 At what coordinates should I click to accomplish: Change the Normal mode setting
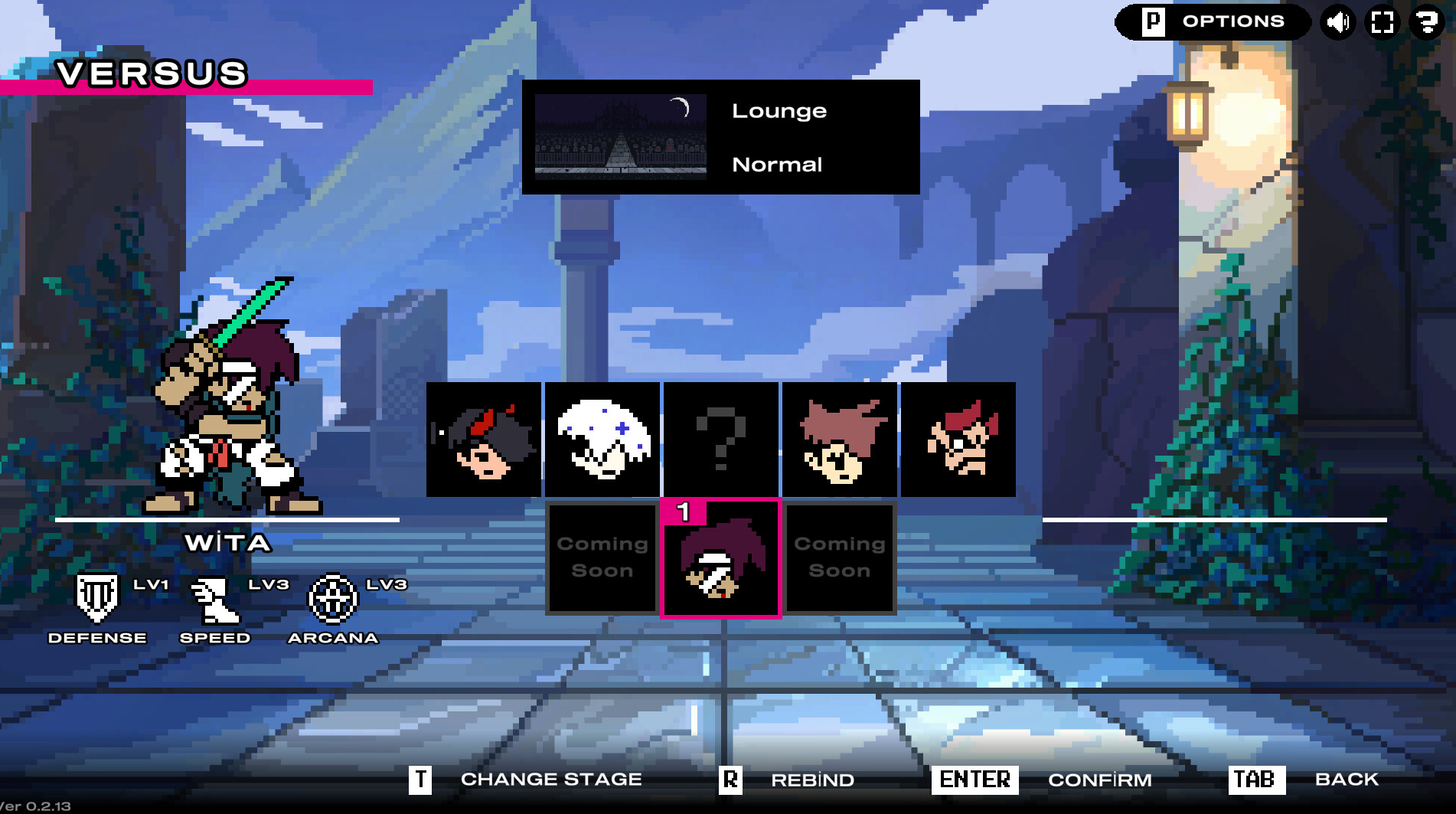coord(777,163)
